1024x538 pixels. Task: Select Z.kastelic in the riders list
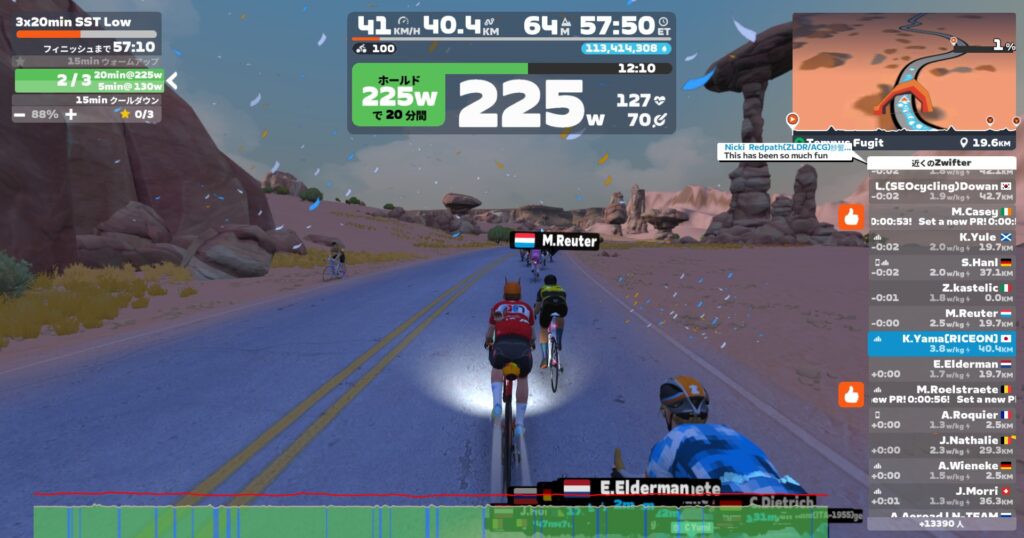click(x=942, y=292)
